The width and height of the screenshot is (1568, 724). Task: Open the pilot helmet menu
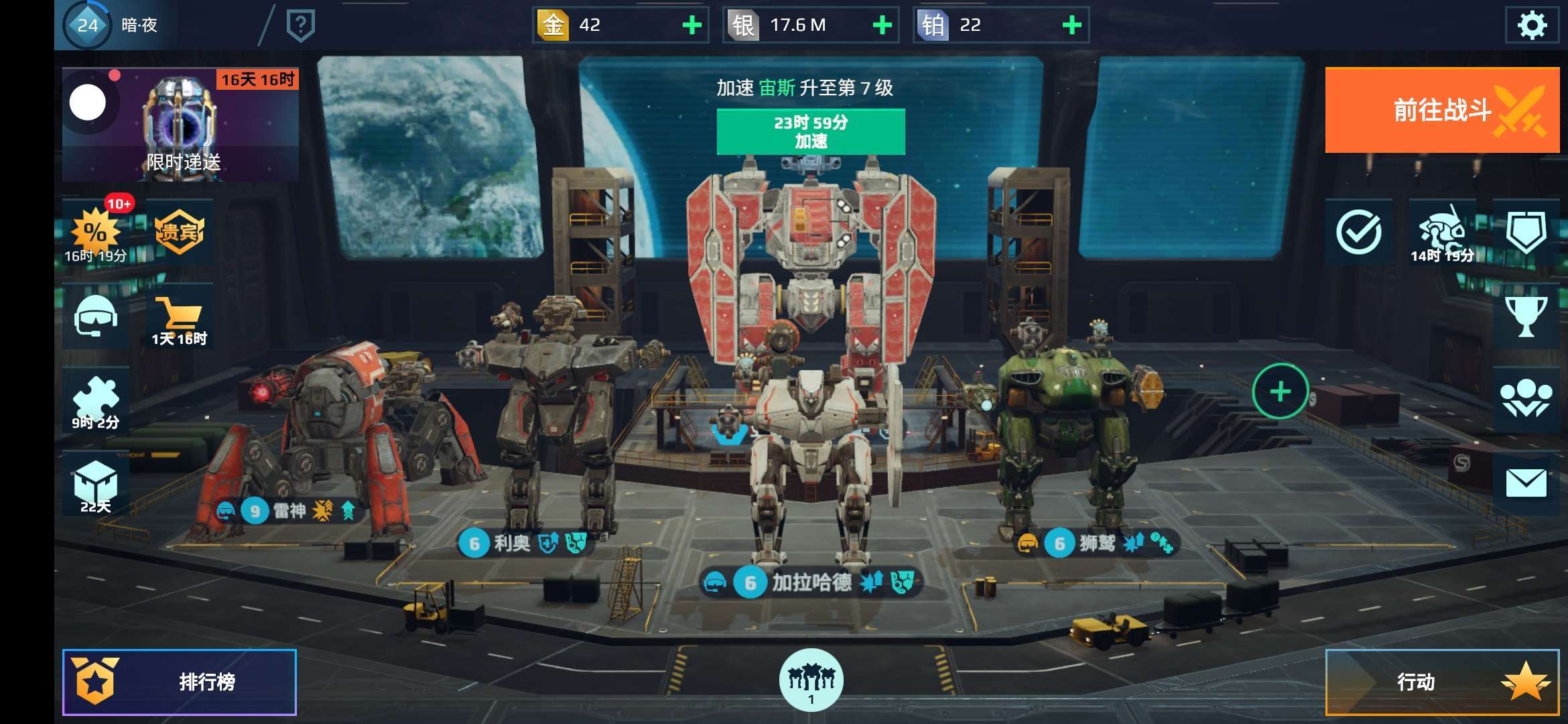point(96,316)
